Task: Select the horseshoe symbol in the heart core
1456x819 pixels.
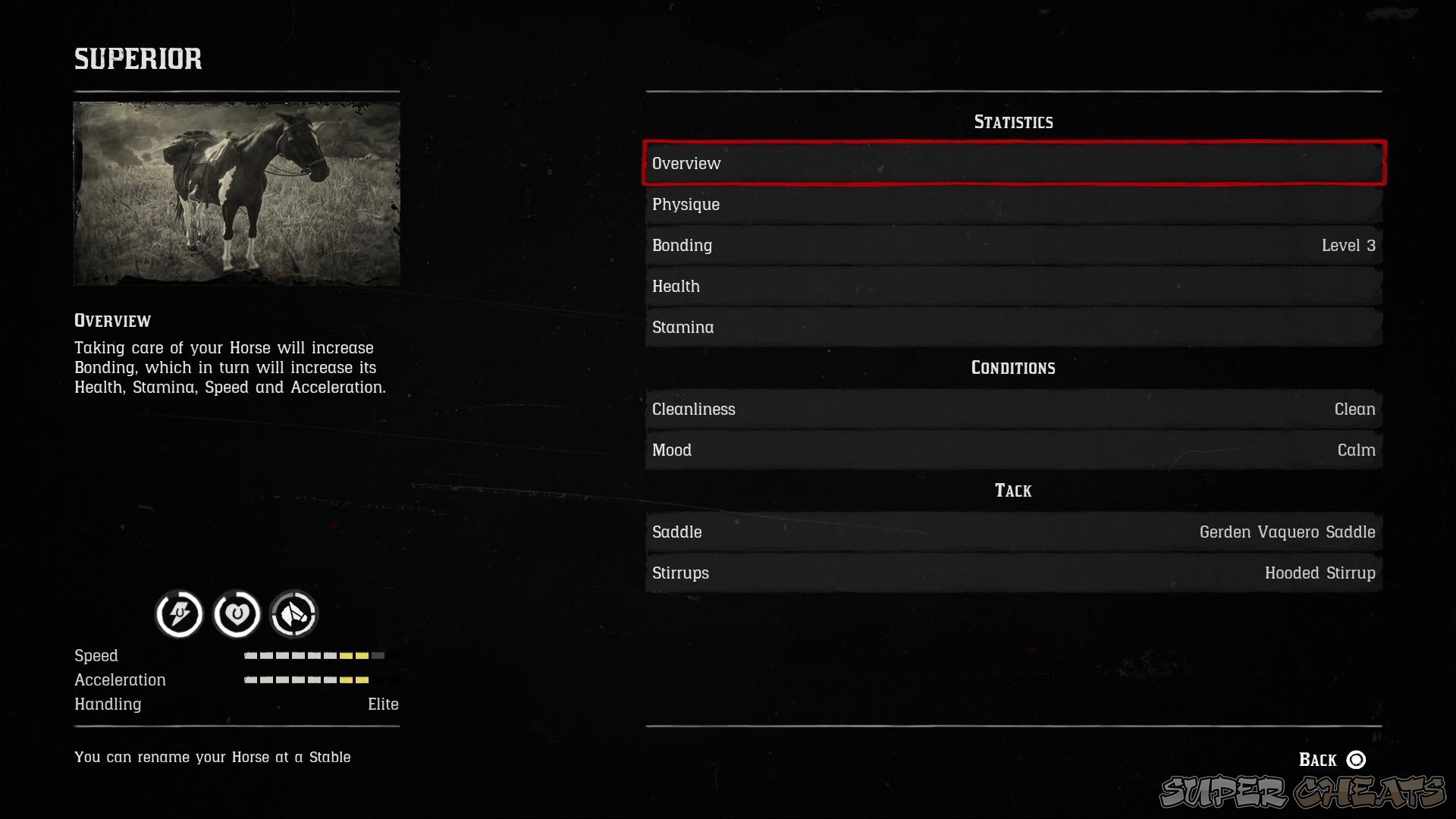Action: (x=237, y=614)
